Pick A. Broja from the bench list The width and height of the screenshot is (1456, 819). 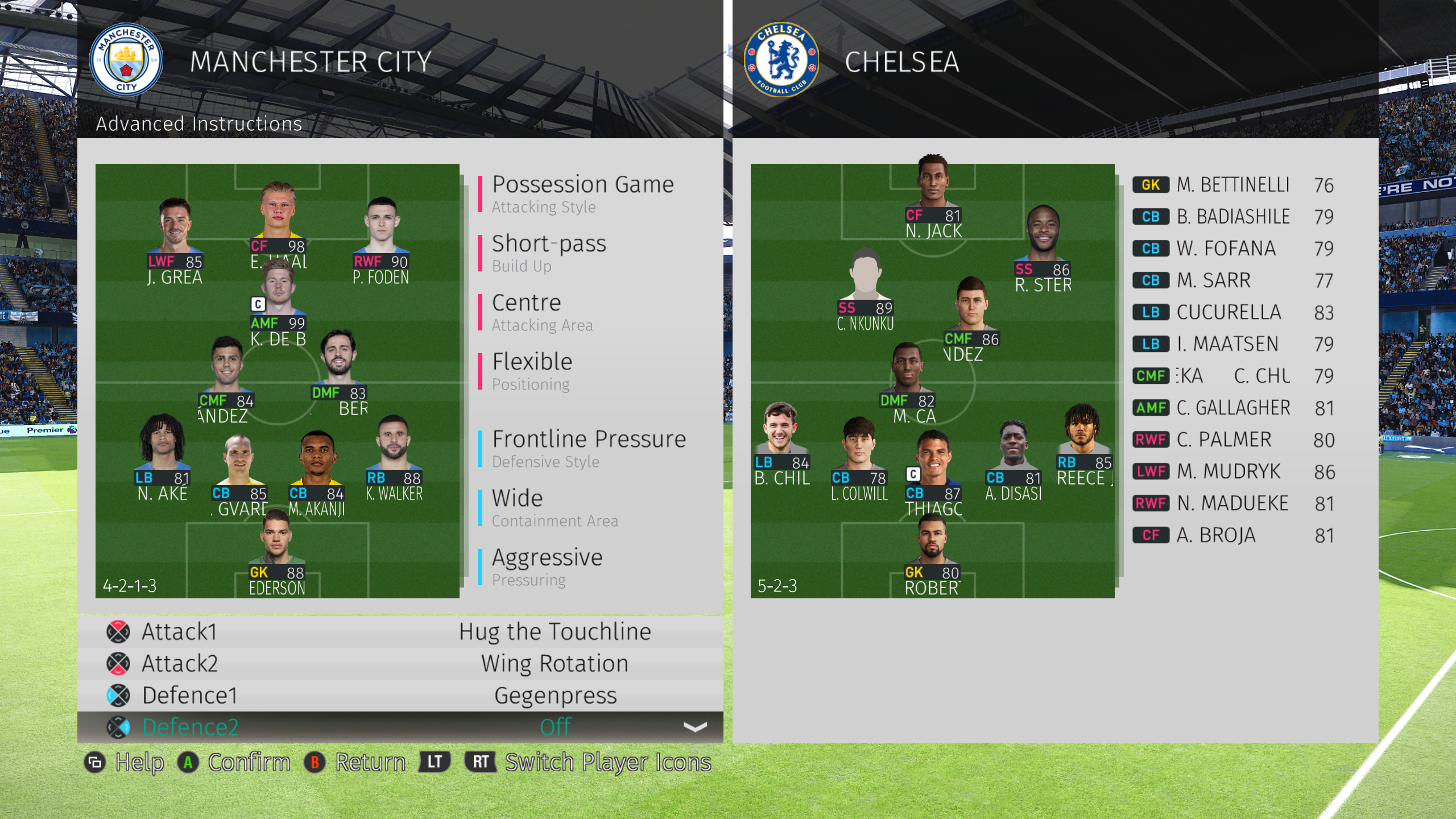(1232, 535)
